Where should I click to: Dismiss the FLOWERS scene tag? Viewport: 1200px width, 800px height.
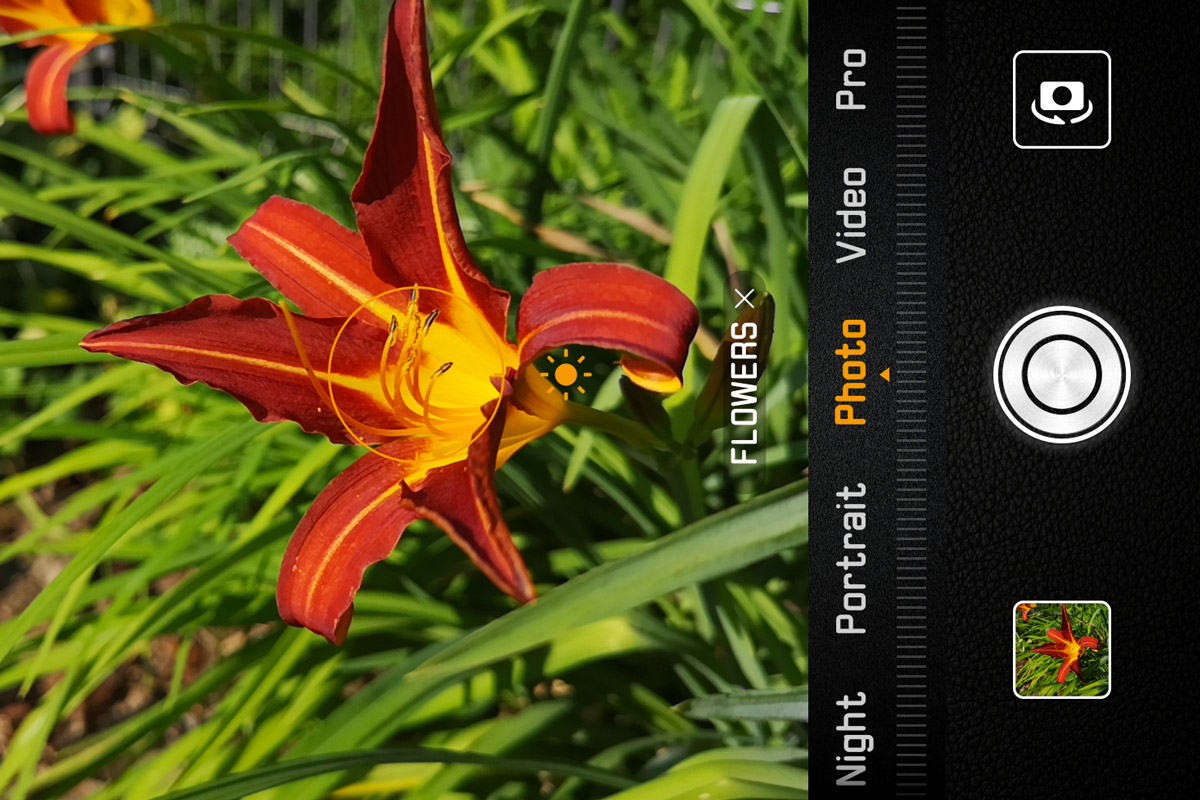tap(743, 298)
